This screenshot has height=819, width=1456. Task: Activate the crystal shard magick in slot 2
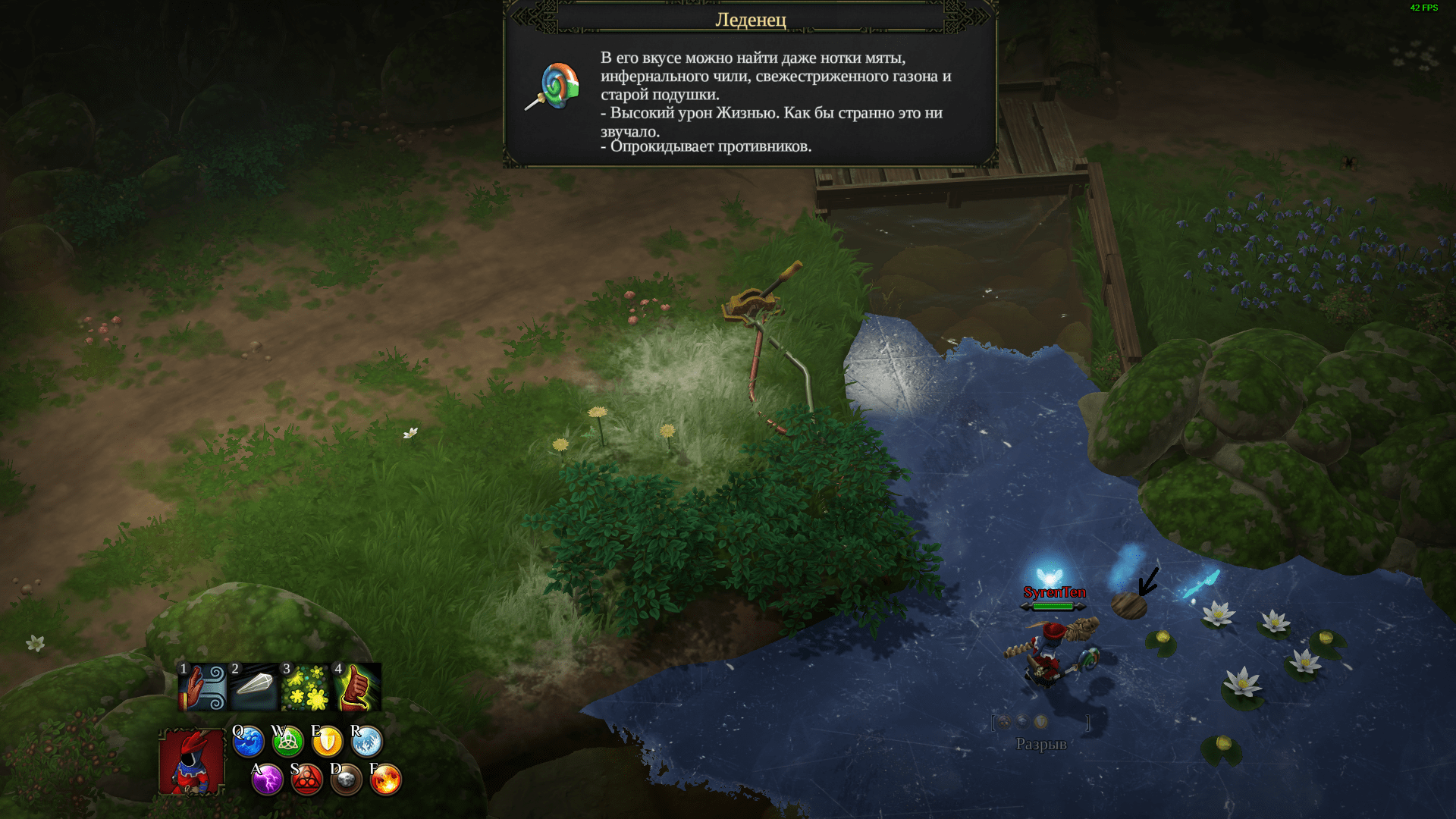254,687
